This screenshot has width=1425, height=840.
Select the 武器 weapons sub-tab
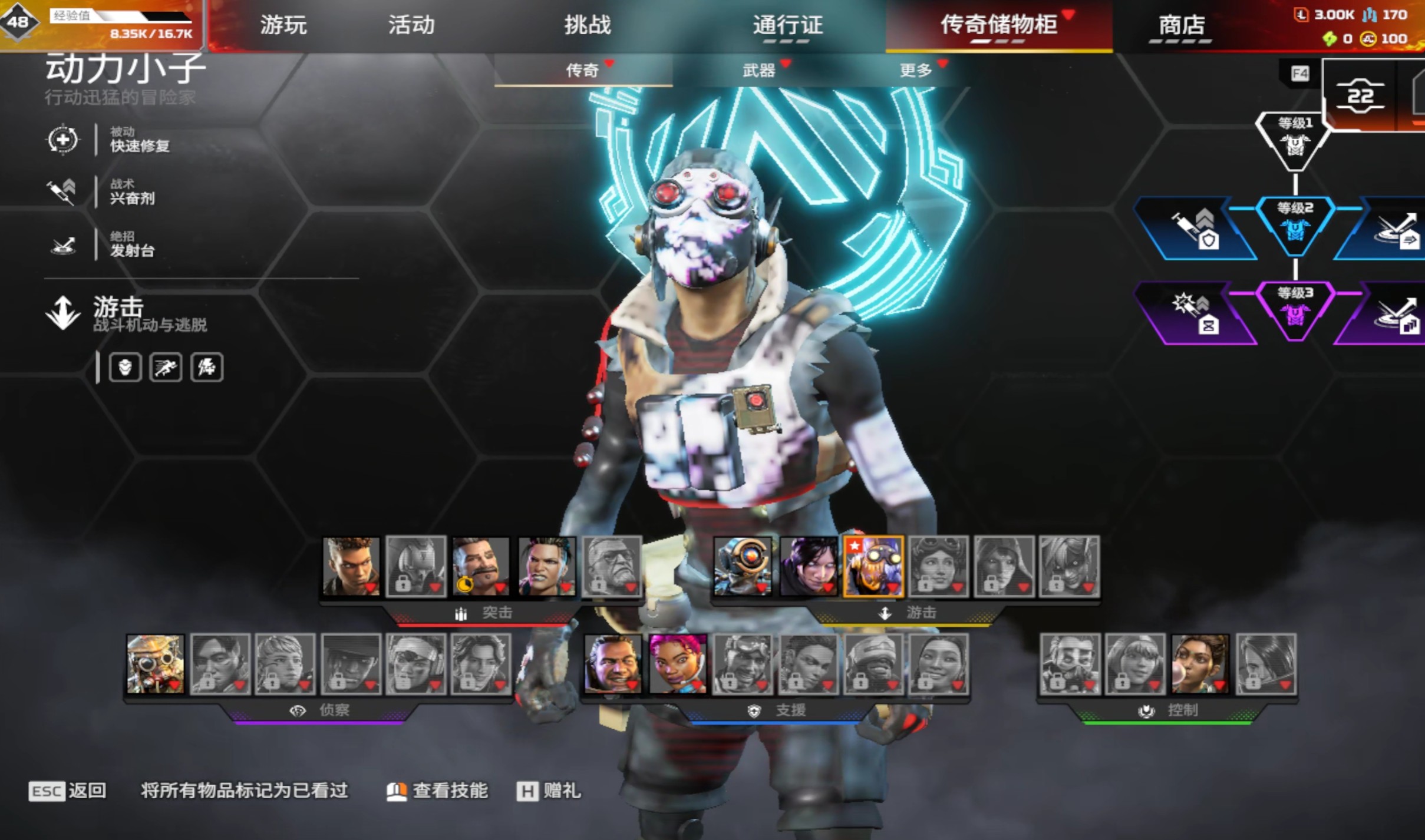point(758,71)
